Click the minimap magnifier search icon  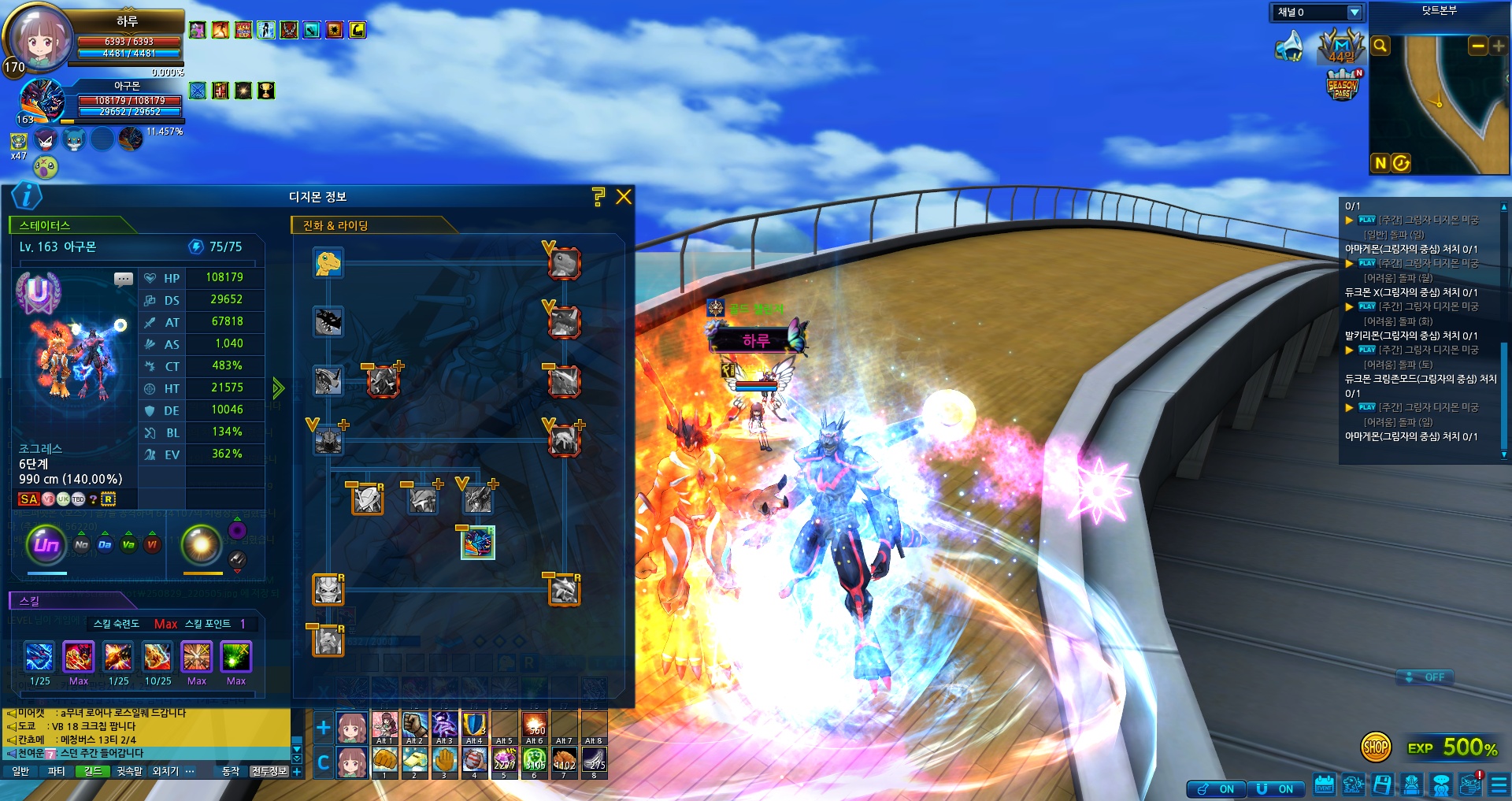1380,46
